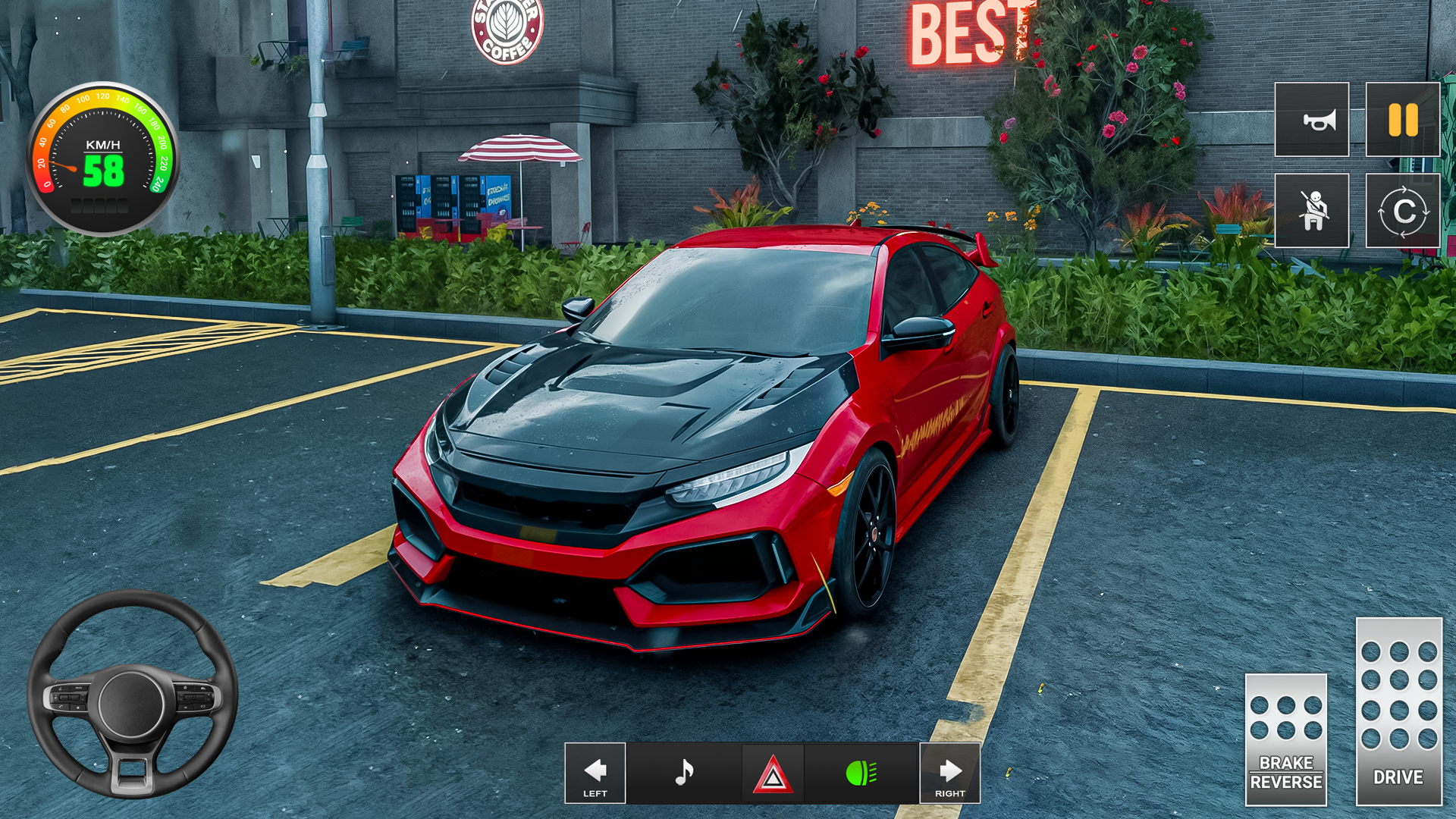The height and width of the screenshot is (819, 1456).
Task: Activate the LEFT turn signal
Action: (595, 773)
